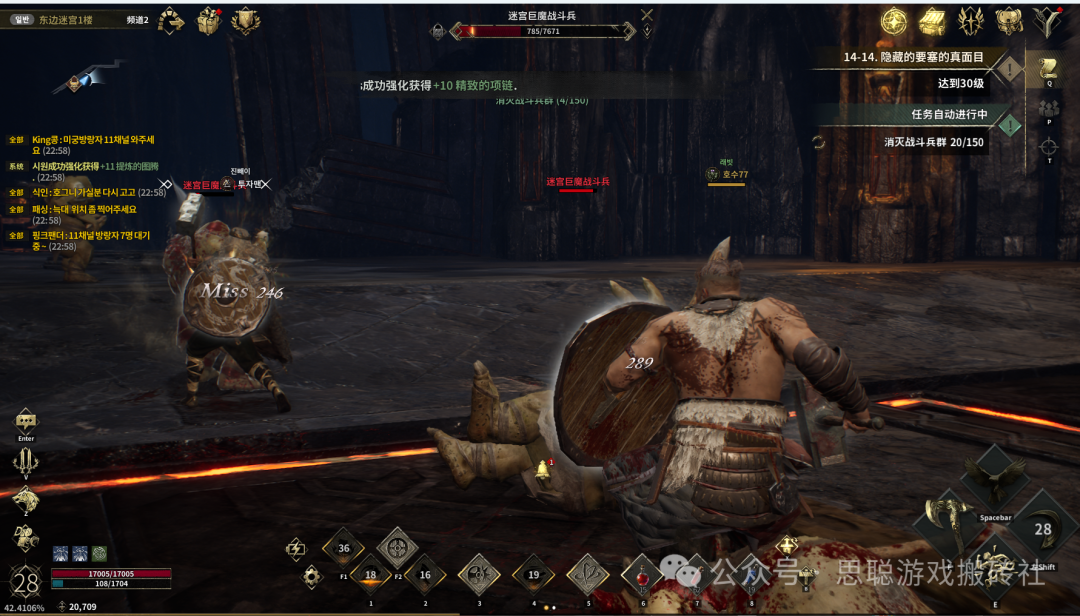Screen dimensions: 1080x616
Task: Click the shield laurel badge icon
Action: pos(244,20)
